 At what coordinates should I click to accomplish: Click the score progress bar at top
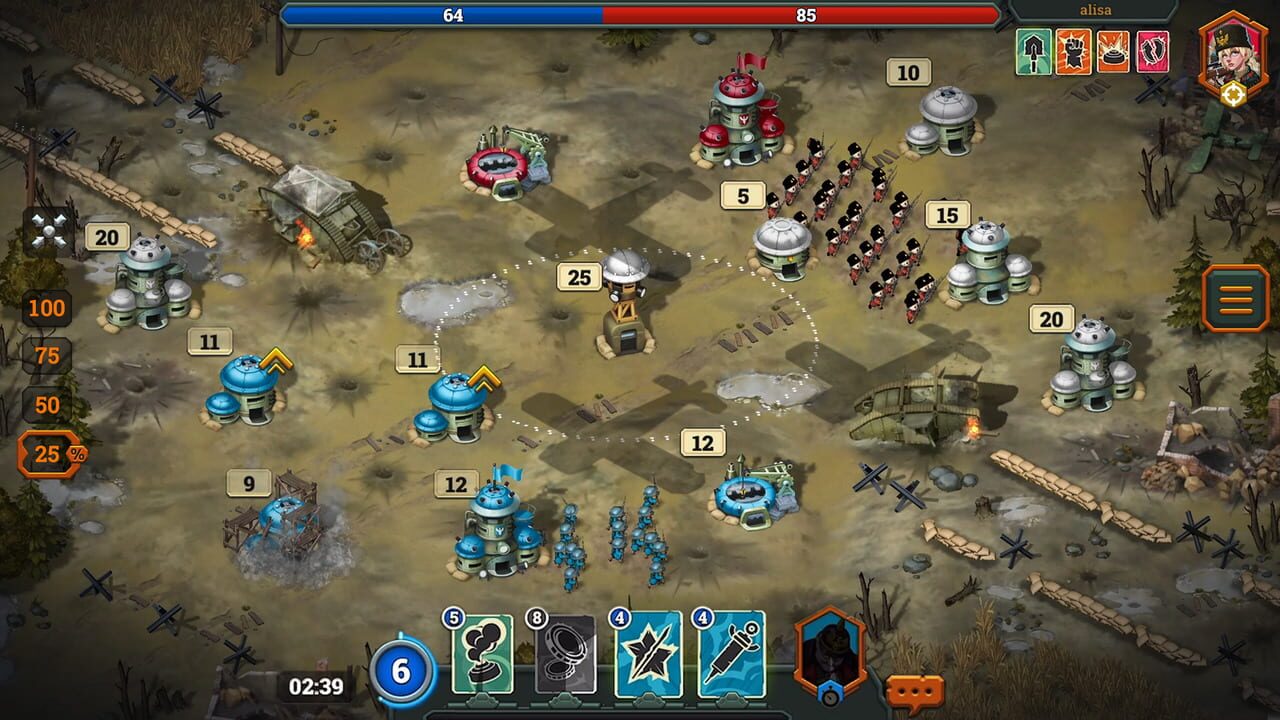coord(640,14)
